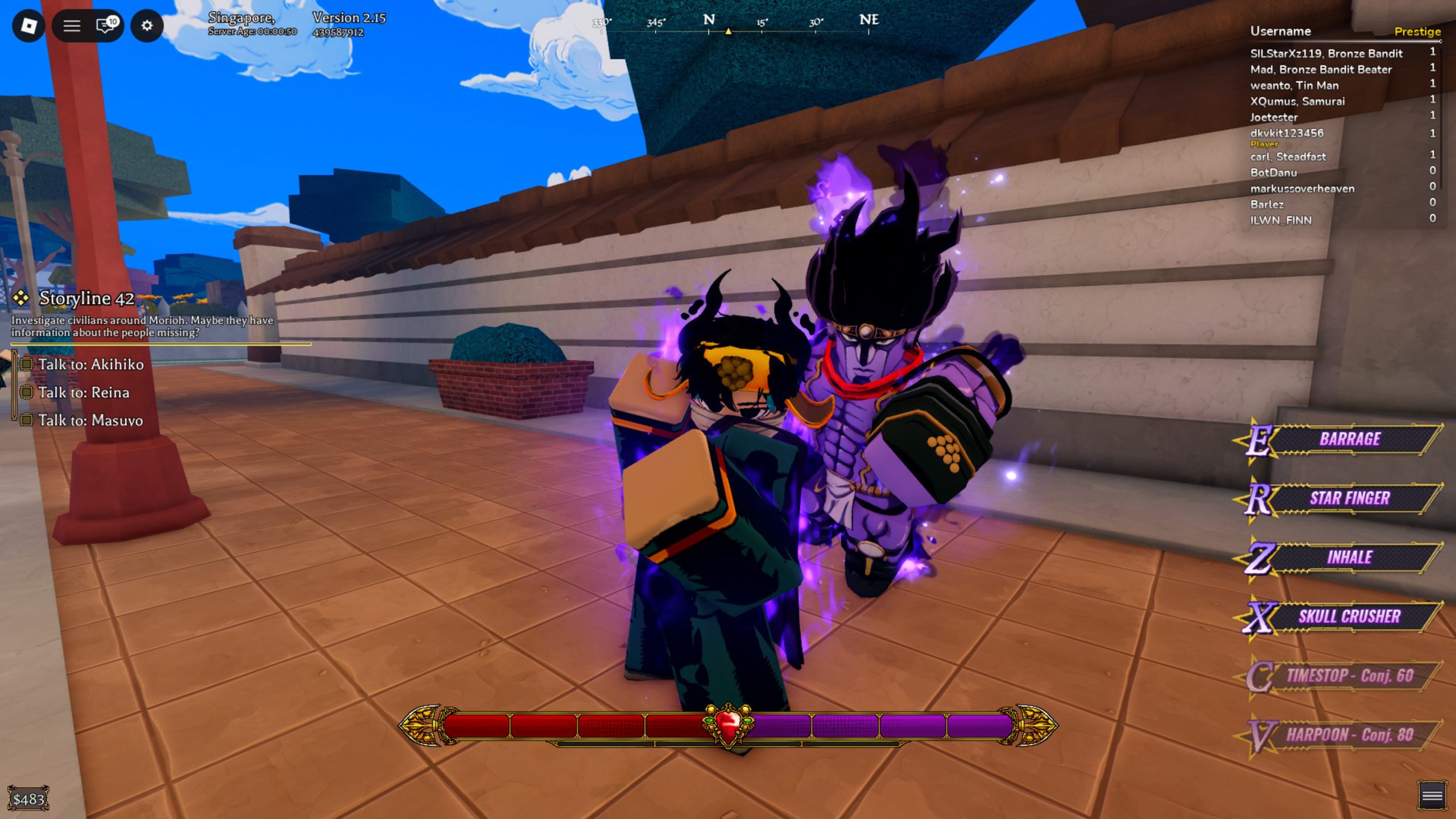Open the Roblox logo menu
1456x819 pixels.
tap(28, 26)
